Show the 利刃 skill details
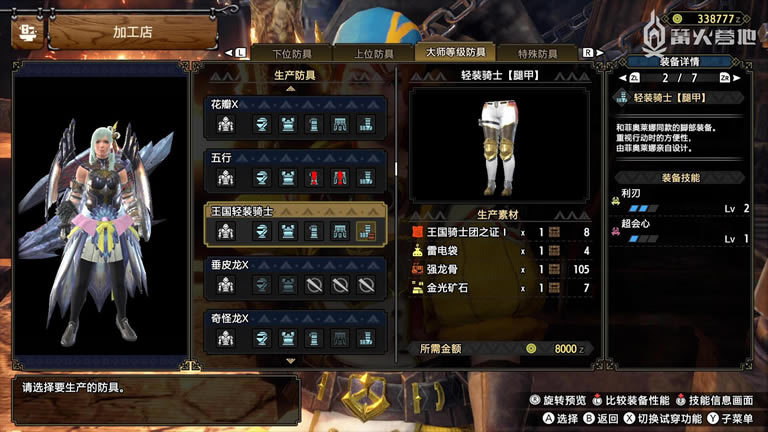 click(x=686, y=201)
